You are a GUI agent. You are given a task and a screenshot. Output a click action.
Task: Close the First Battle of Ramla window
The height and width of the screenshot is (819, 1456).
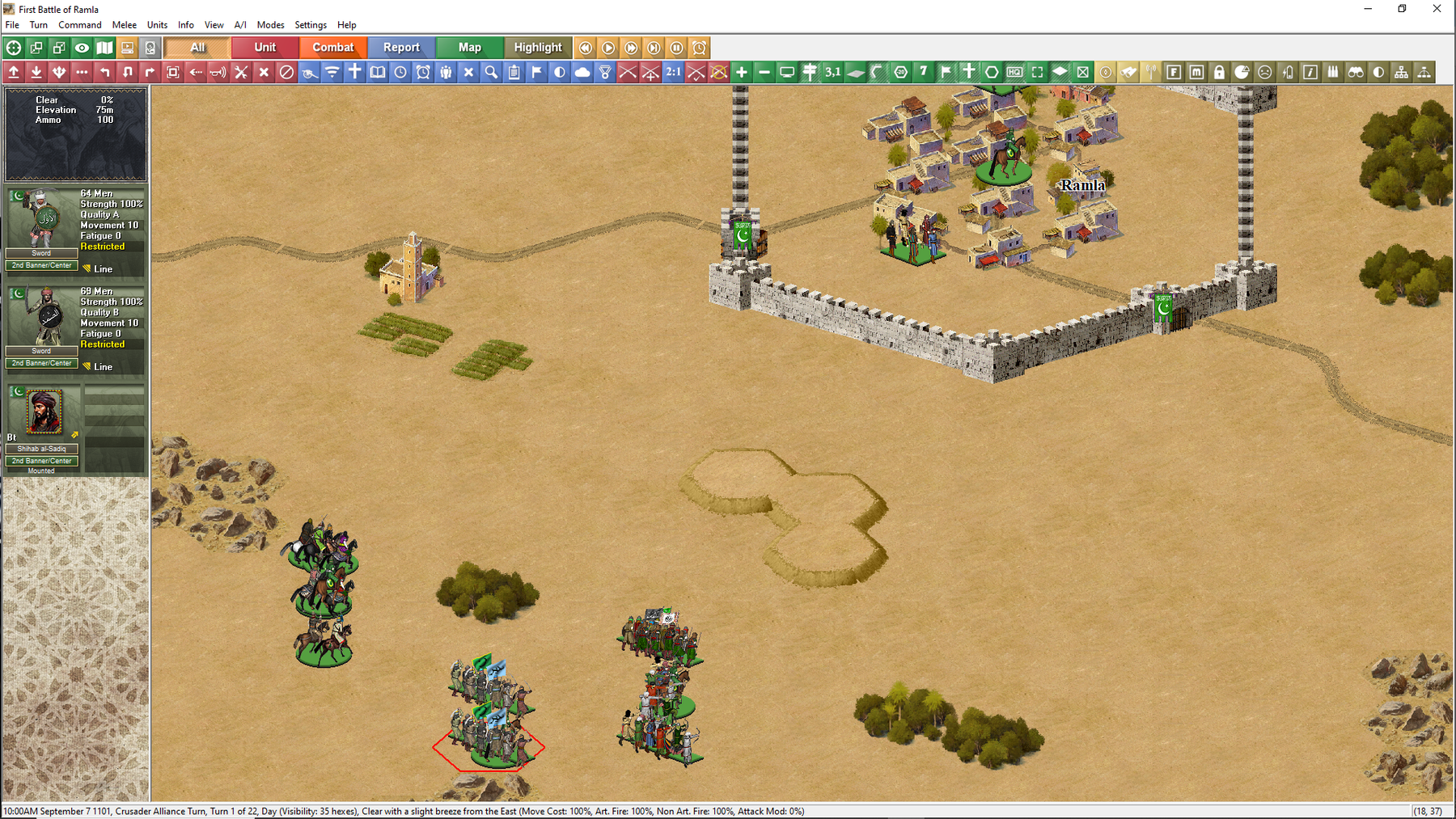coord(1437,9)
